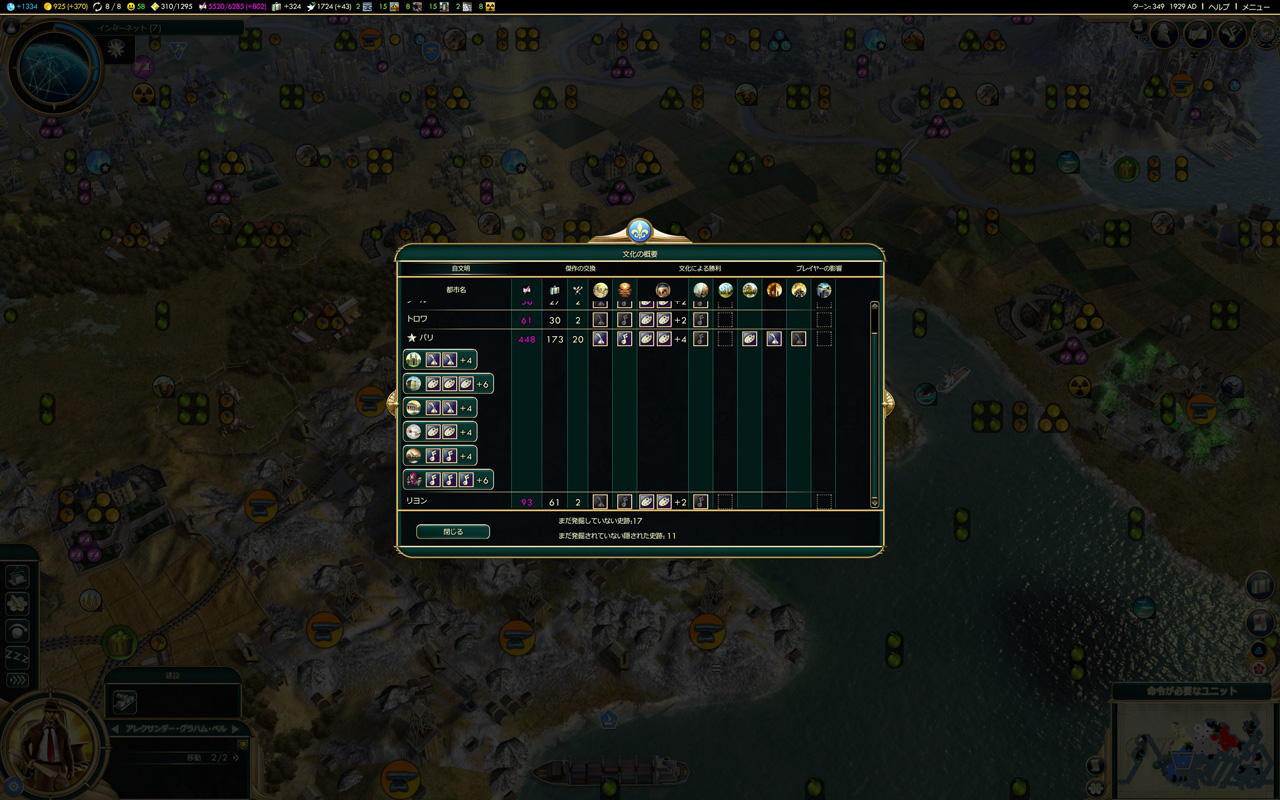Sort cities by the 都市名 column header
Image resolution: width=1280 pixels, height=800 pixels.
coord(456,290)
